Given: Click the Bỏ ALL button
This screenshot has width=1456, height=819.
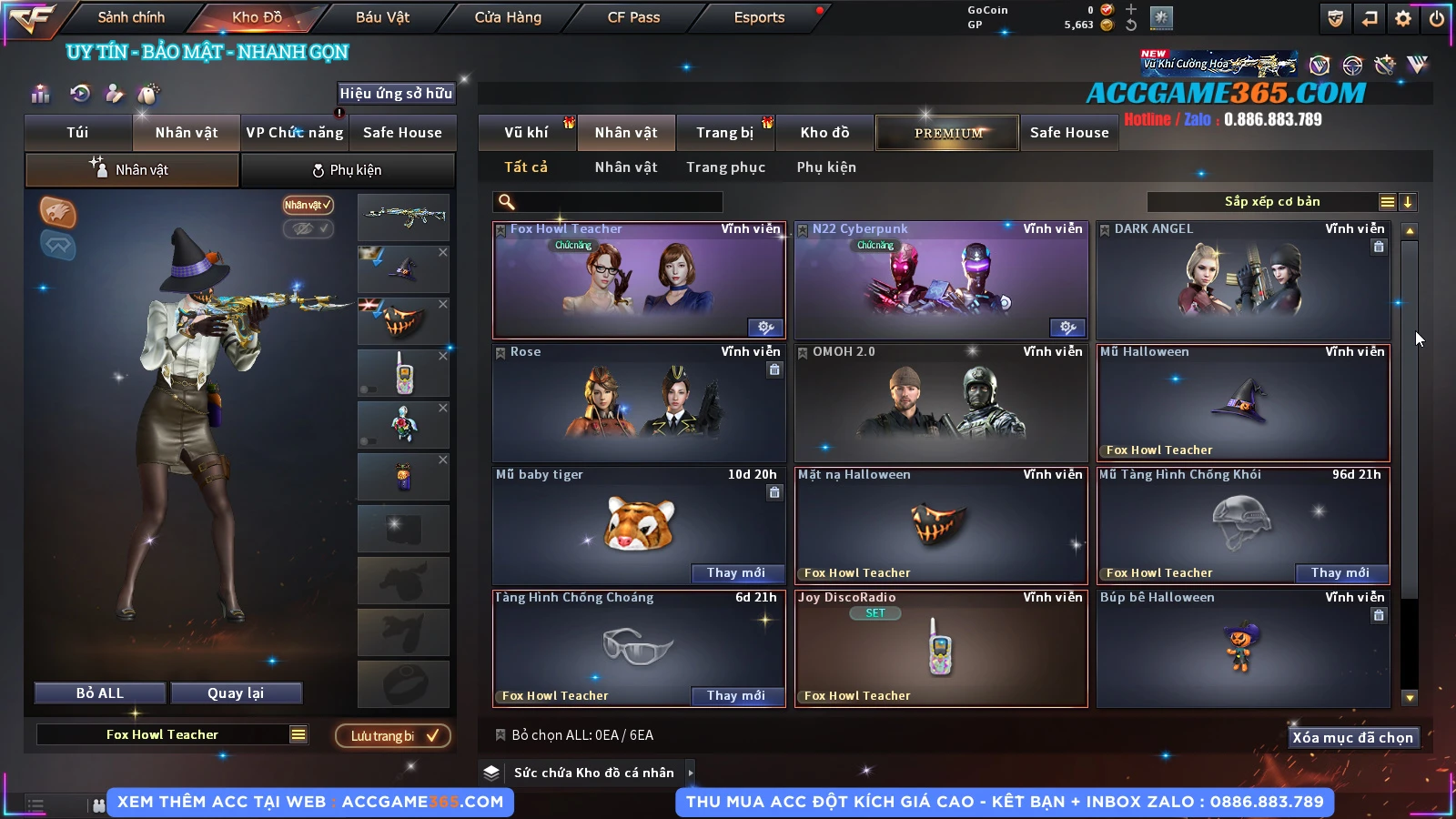Looking at the screenshot, I should 100,693.
